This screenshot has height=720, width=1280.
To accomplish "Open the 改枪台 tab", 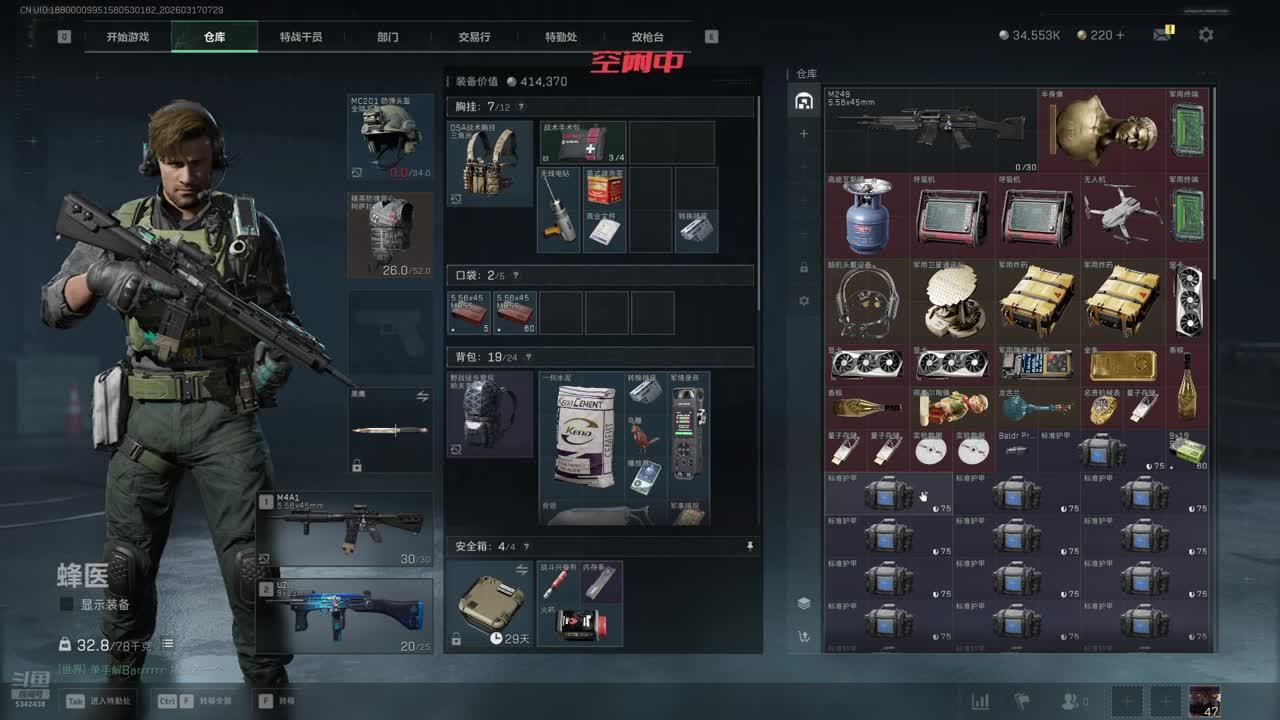I will coord(647,37).
